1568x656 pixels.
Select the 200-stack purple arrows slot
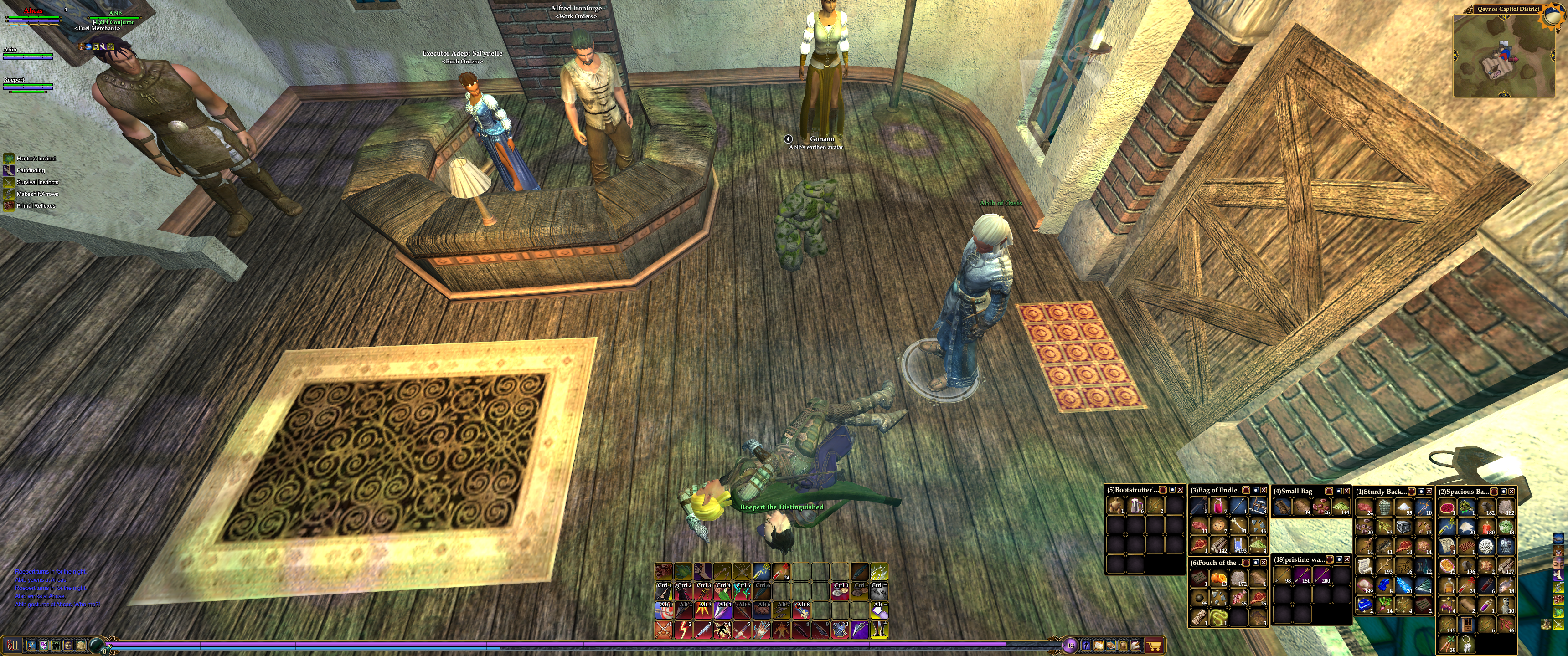tap(1321, 575)
